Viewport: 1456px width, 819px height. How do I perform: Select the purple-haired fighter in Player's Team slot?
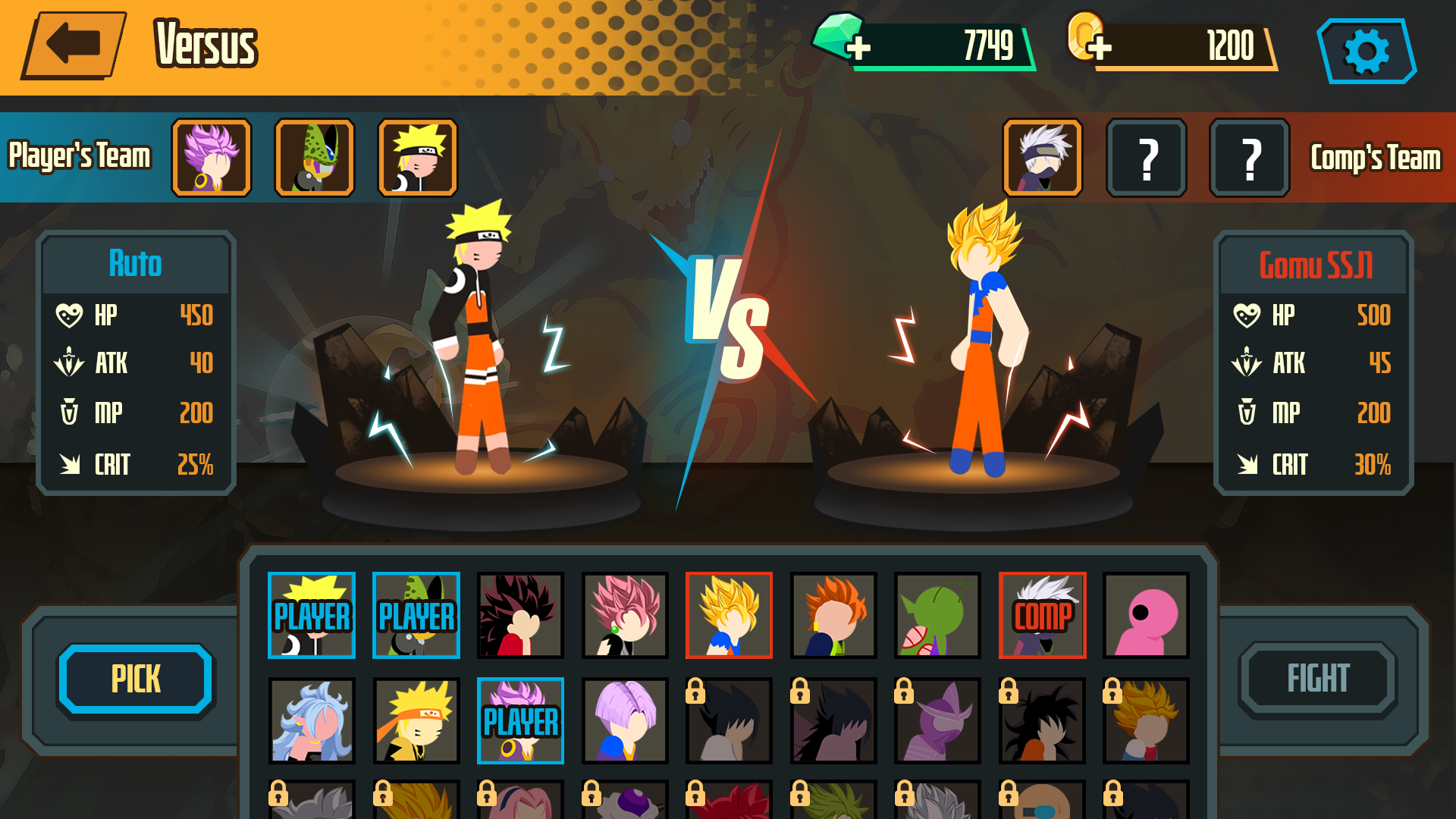coord(210,157)
